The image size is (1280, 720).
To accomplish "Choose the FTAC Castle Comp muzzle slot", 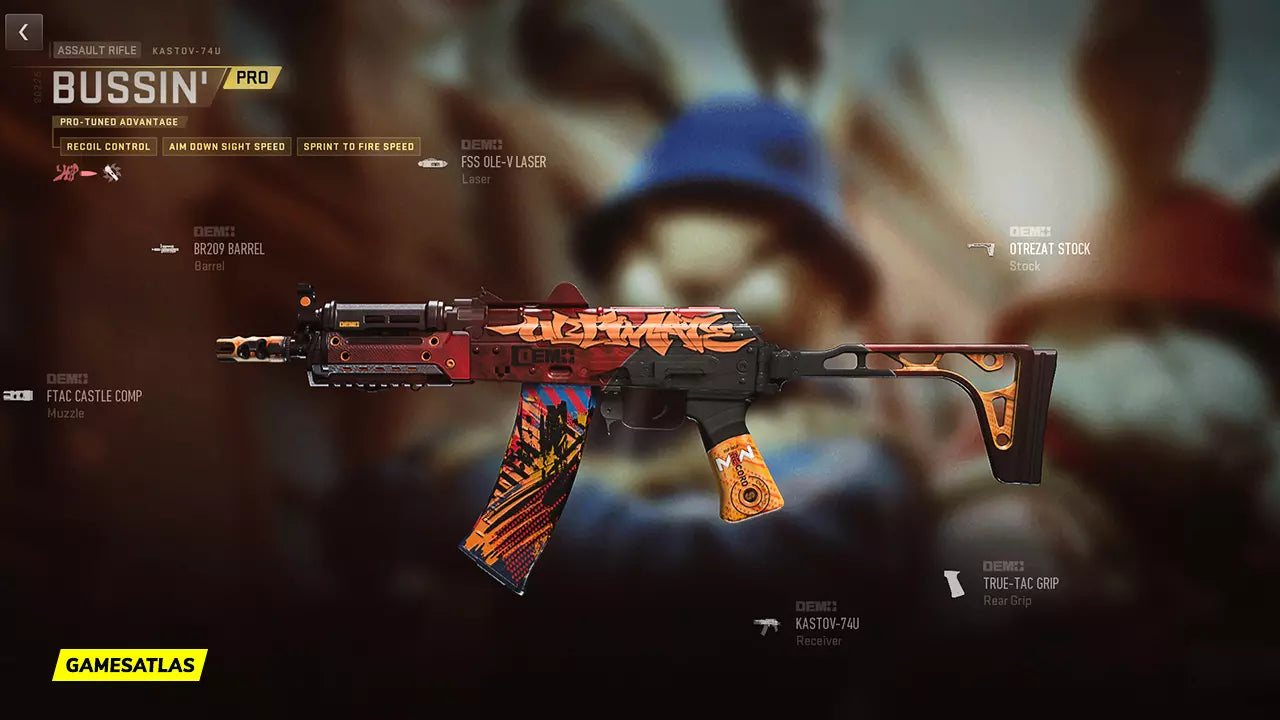I will click(93, 396).
